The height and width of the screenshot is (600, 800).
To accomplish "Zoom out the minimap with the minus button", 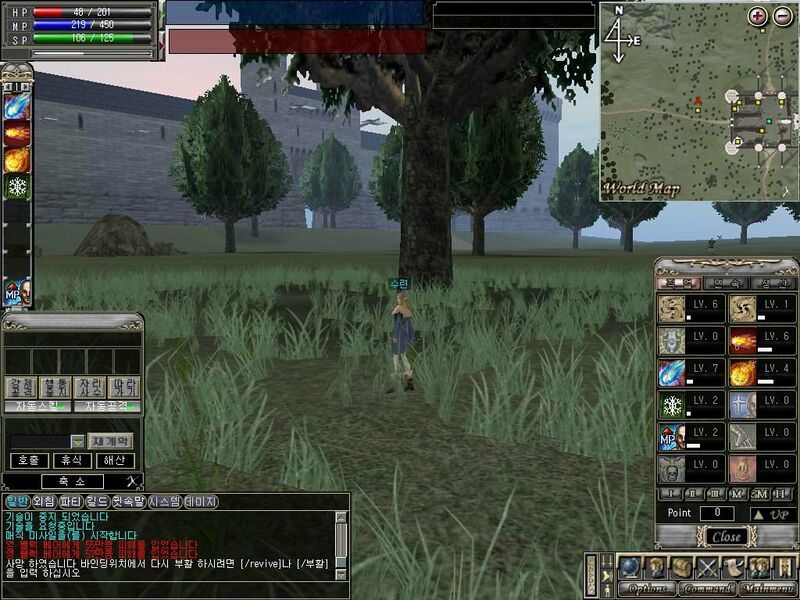I will (x=781, y=16).
